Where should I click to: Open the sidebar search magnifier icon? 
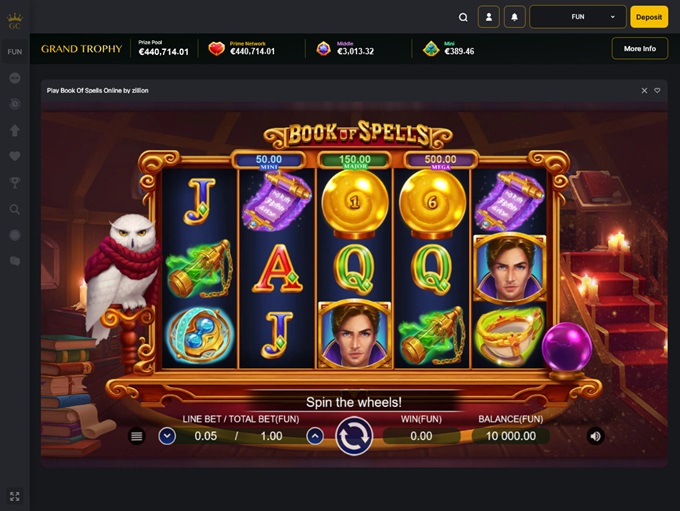(x=15, y=209)
